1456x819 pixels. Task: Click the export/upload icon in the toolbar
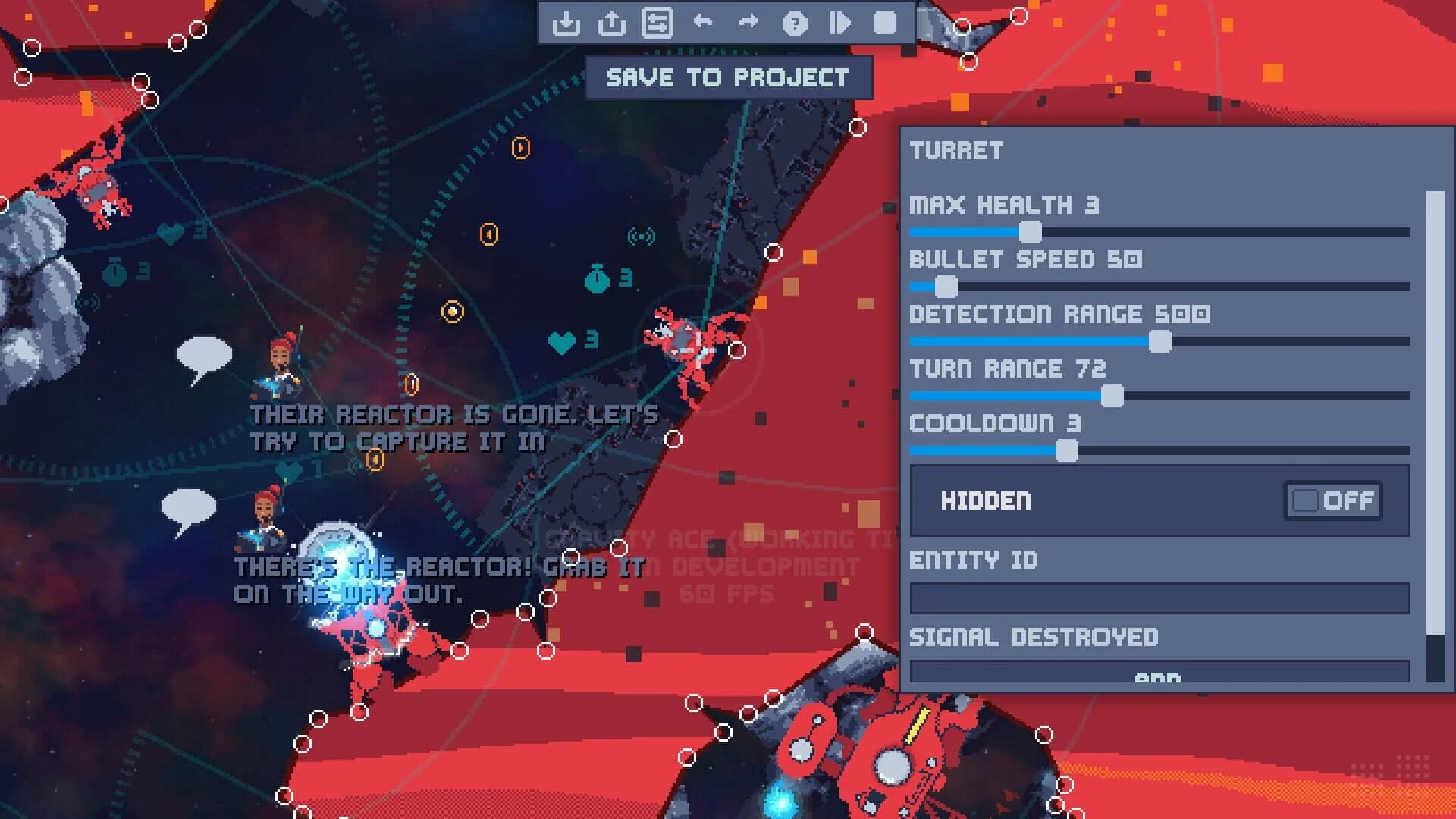click(x=611, y=24)
